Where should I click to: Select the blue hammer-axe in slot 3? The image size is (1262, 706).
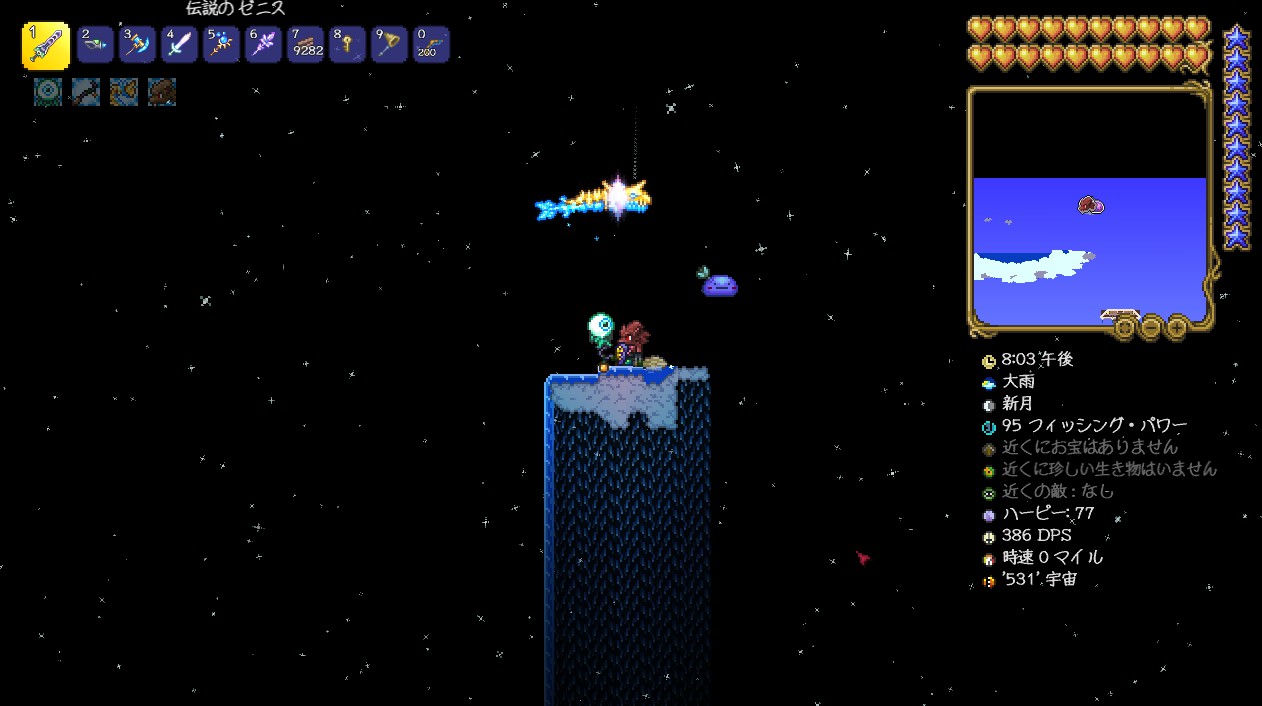(137, 45)
